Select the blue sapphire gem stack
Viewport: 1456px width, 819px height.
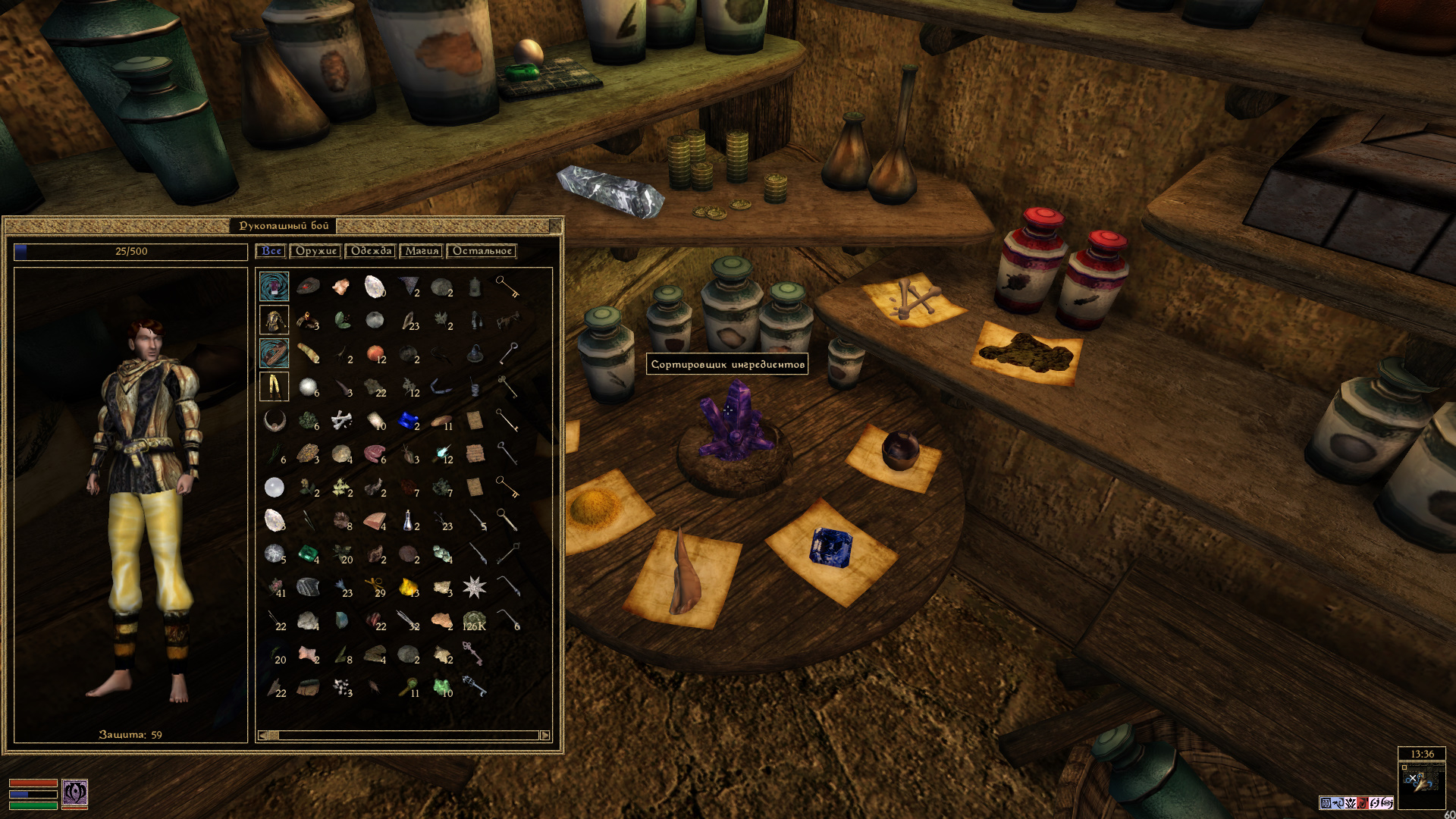[408, 420]
